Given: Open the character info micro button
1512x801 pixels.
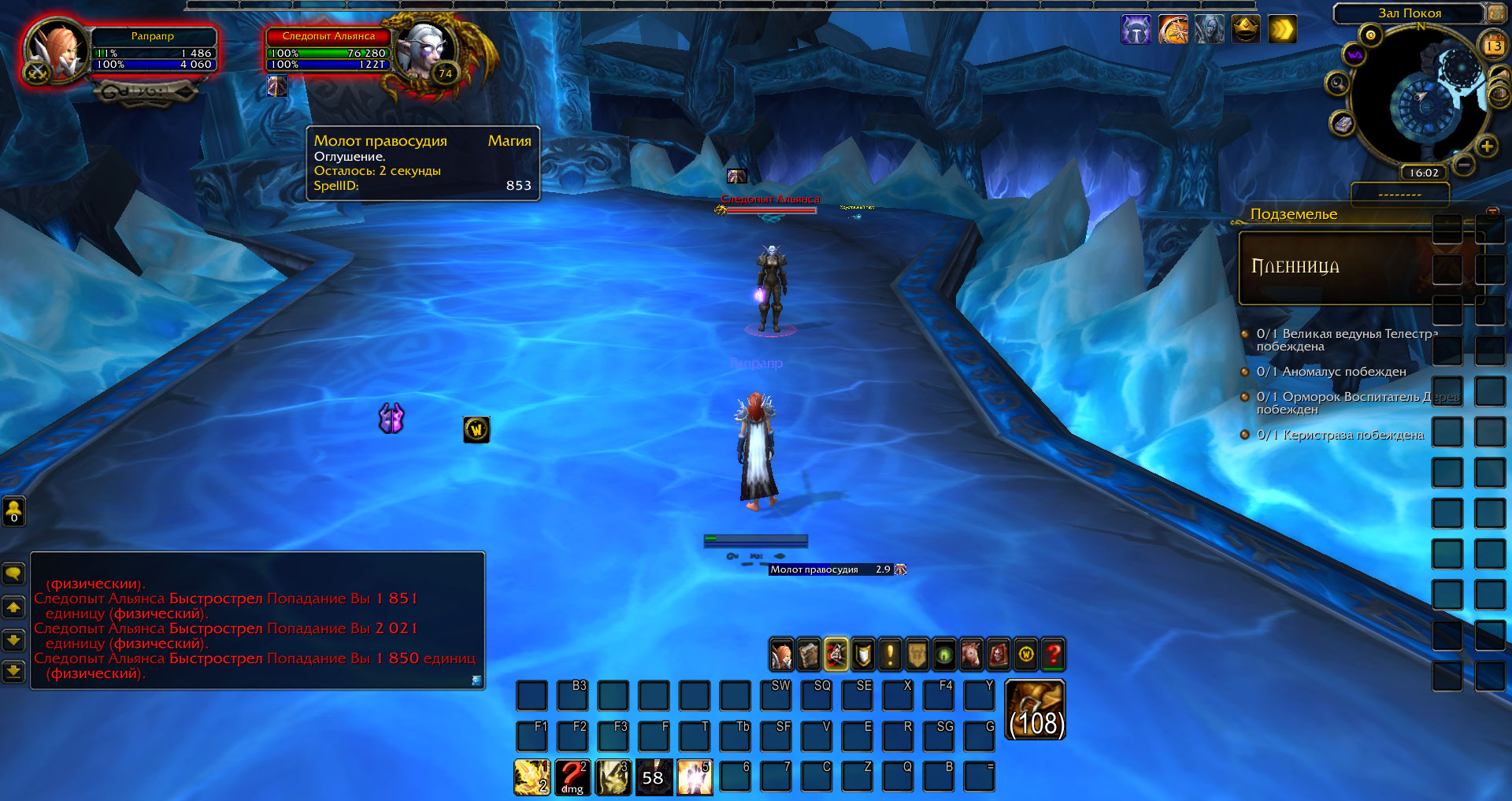Looking at the screenshot, I should [781, 655].
